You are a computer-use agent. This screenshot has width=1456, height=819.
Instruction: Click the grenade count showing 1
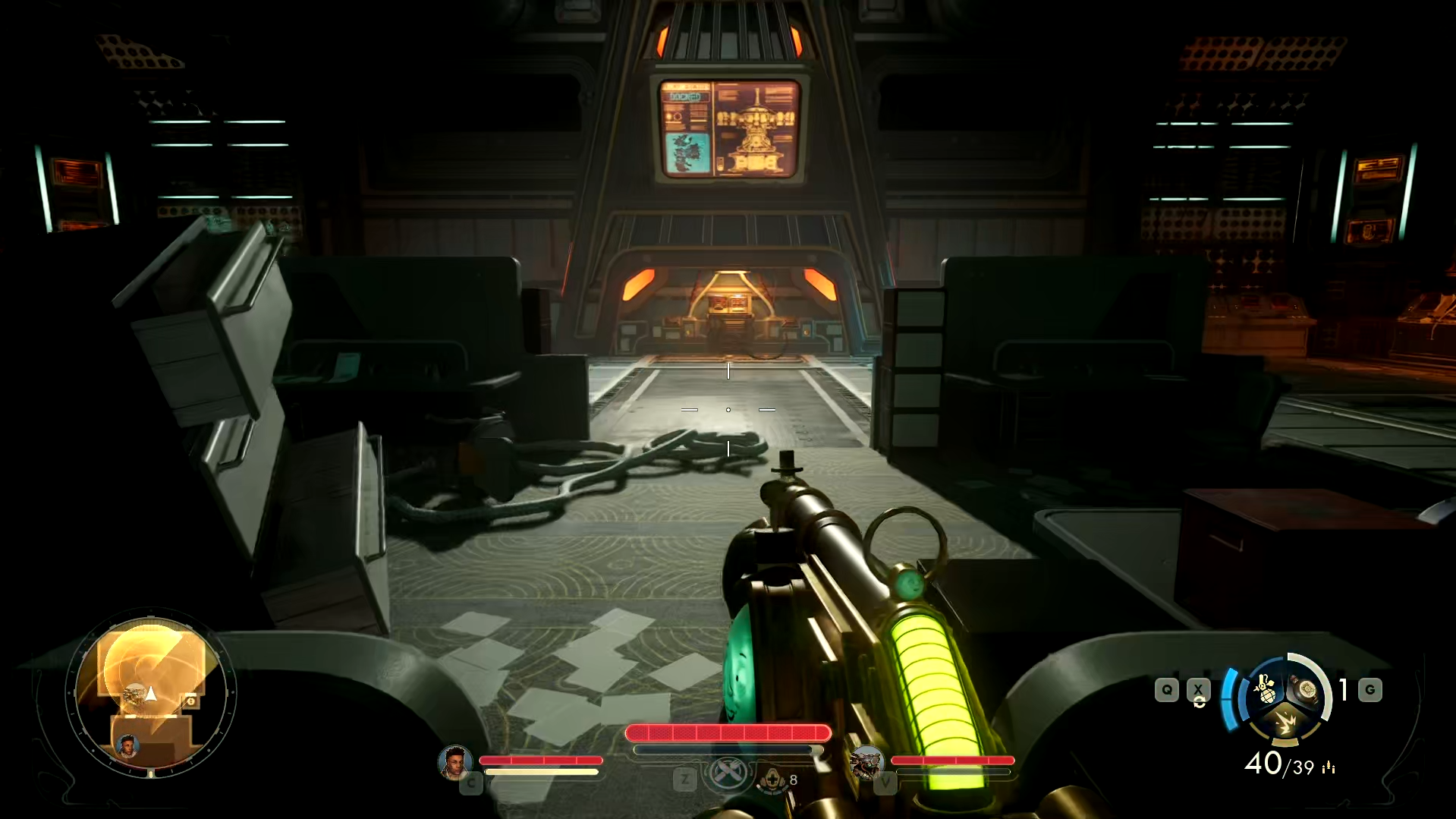tap(1342, 689)
